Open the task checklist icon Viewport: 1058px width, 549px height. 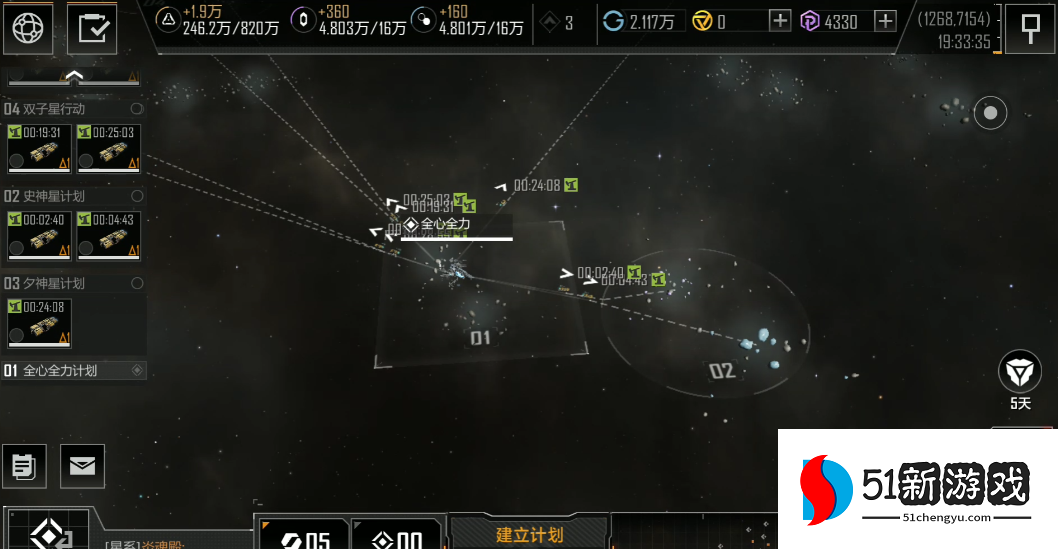92,28
